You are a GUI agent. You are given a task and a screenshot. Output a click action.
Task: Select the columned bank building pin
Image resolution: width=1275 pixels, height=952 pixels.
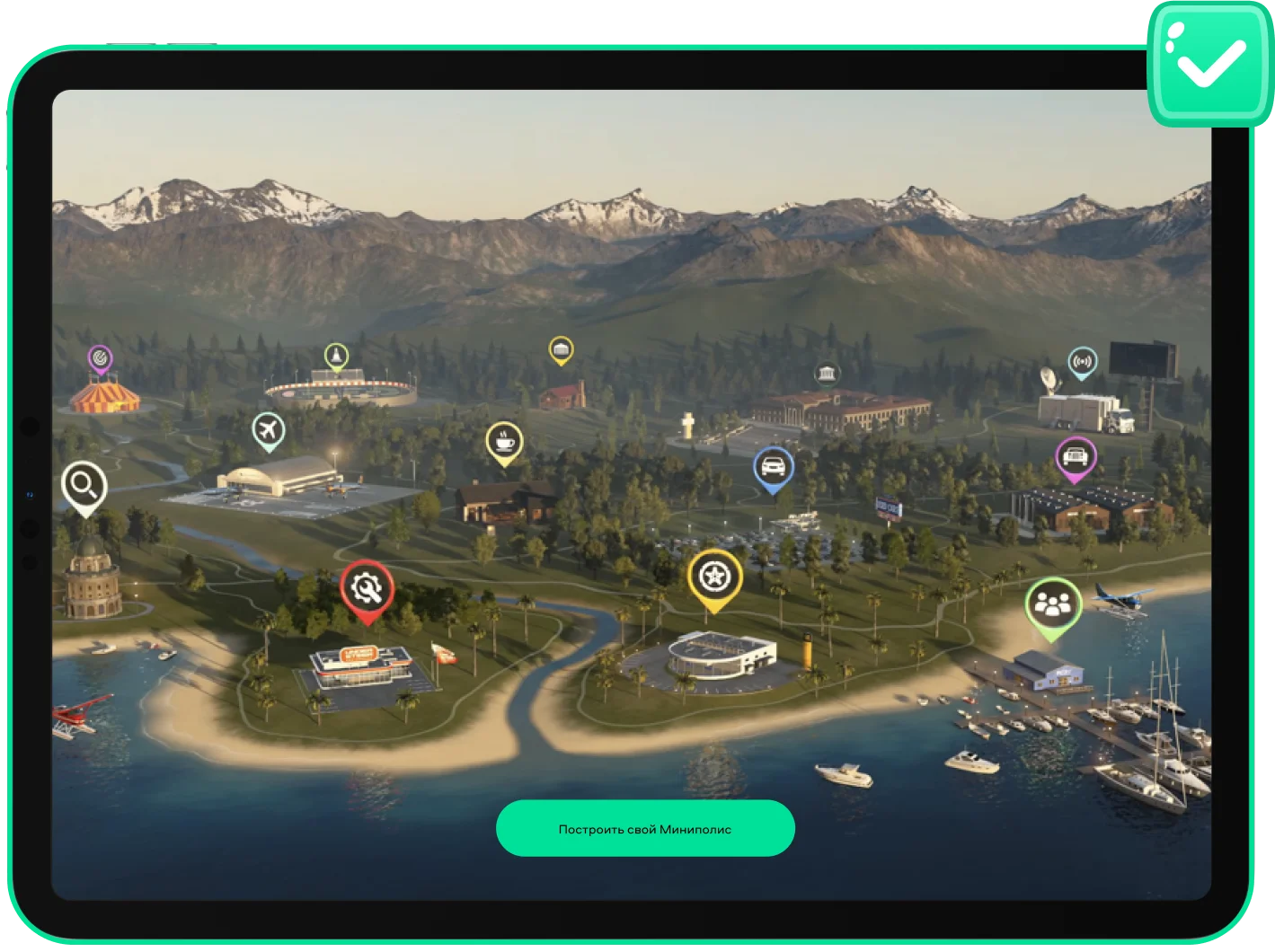click(827, 374)
